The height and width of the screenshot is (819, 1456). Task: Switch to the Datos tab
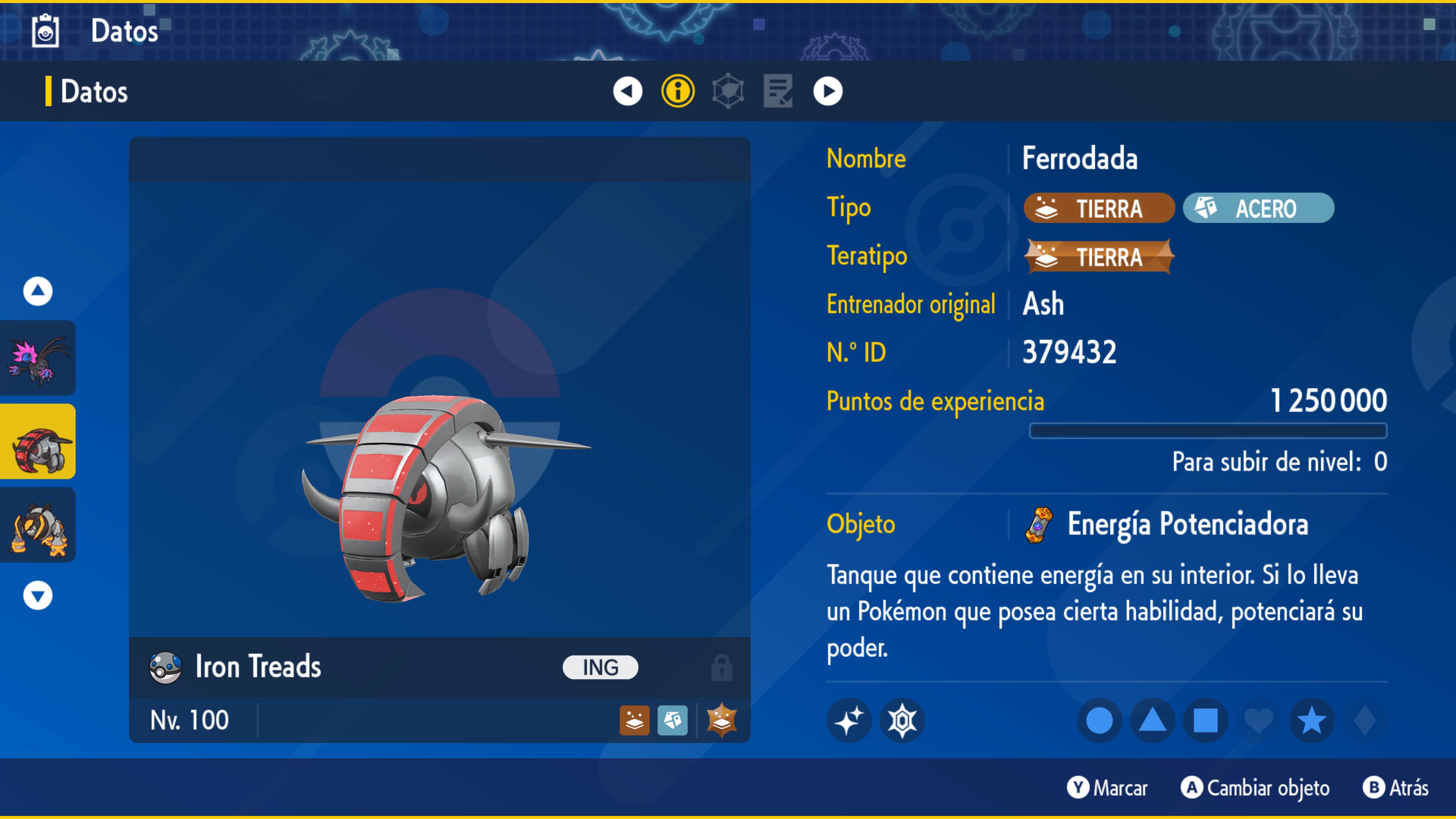(94, 91)
